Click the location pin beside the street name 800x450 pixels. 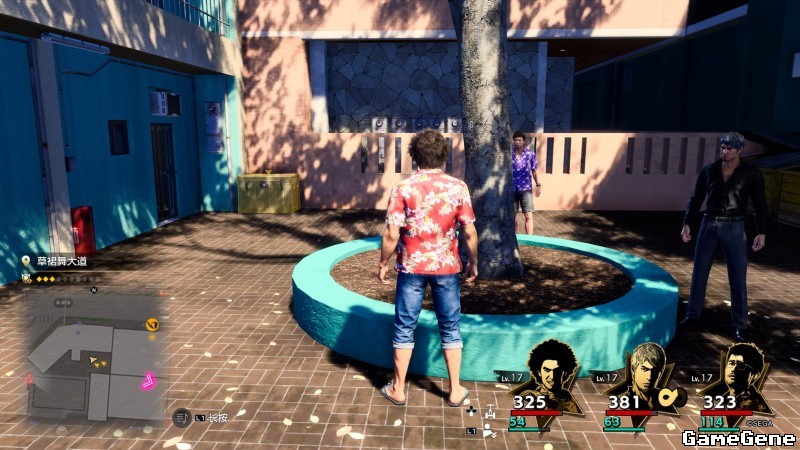point(26,261)
